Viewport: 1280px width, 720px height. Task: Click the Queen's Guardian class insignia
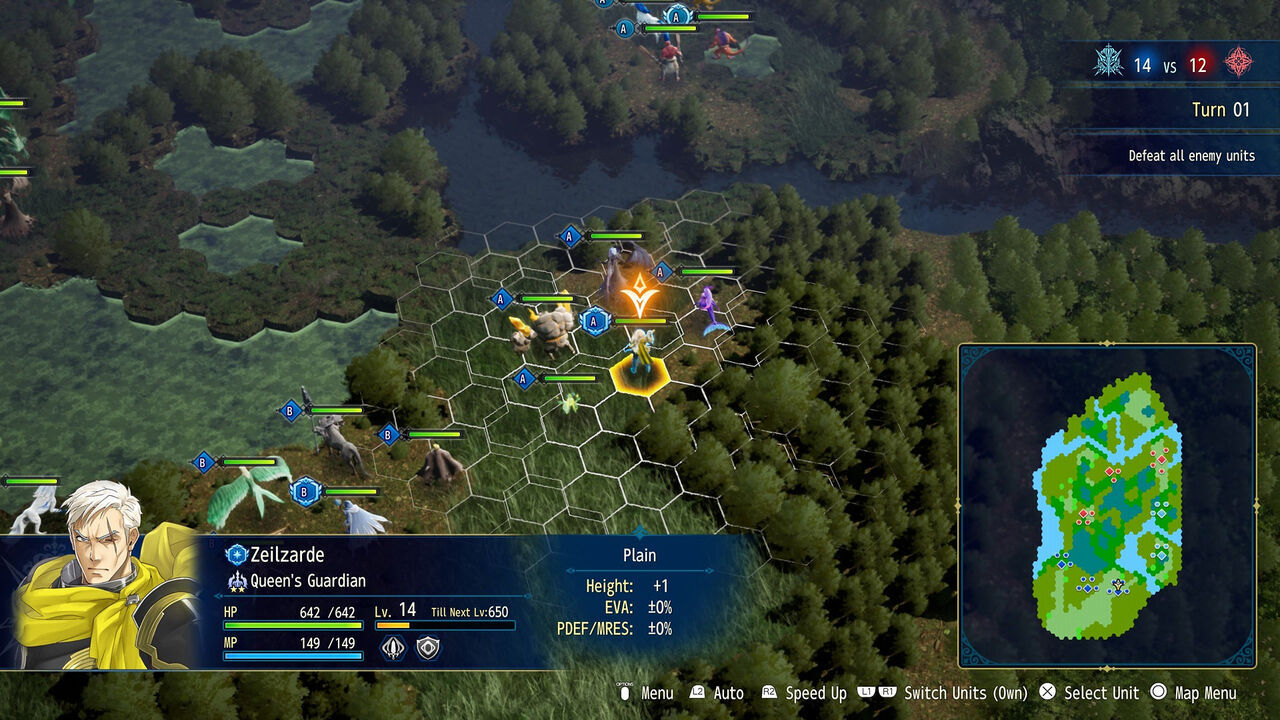(x=237, y=580)
